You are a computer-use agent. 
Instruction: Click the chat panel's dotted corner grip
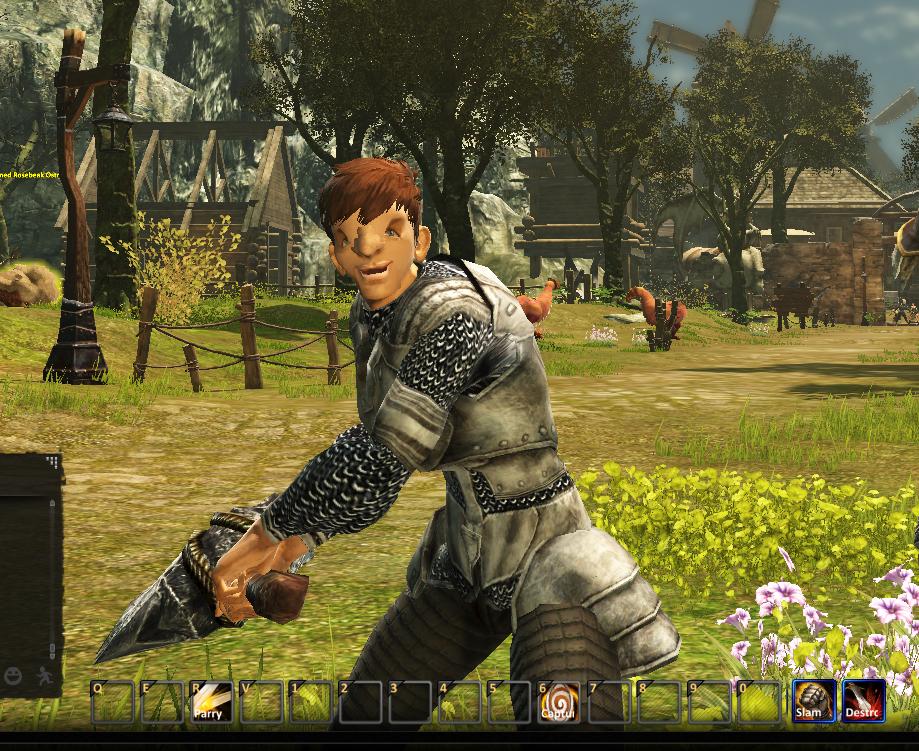(x=54, y=463)
